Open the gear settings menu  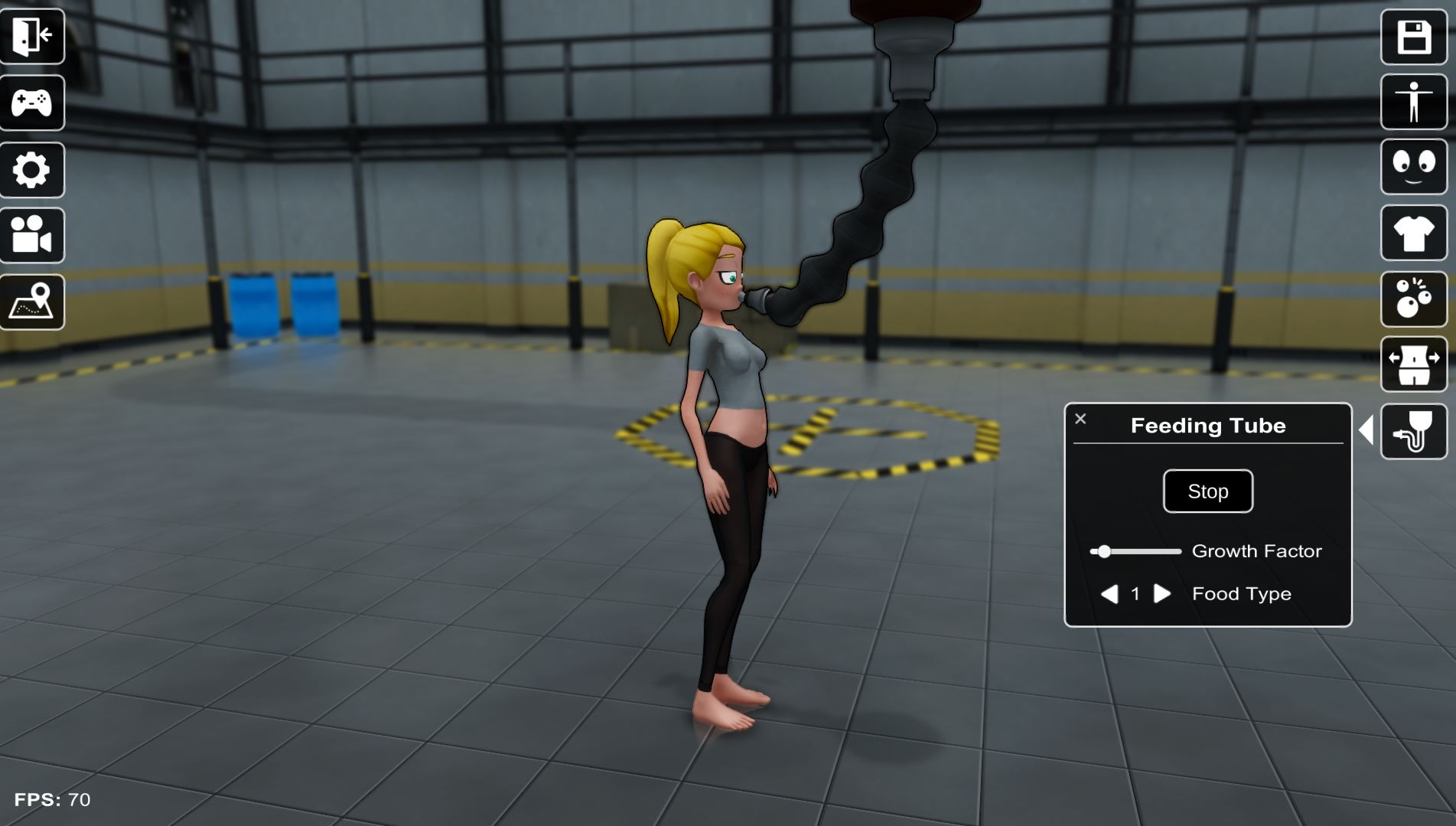pos(32,169)
